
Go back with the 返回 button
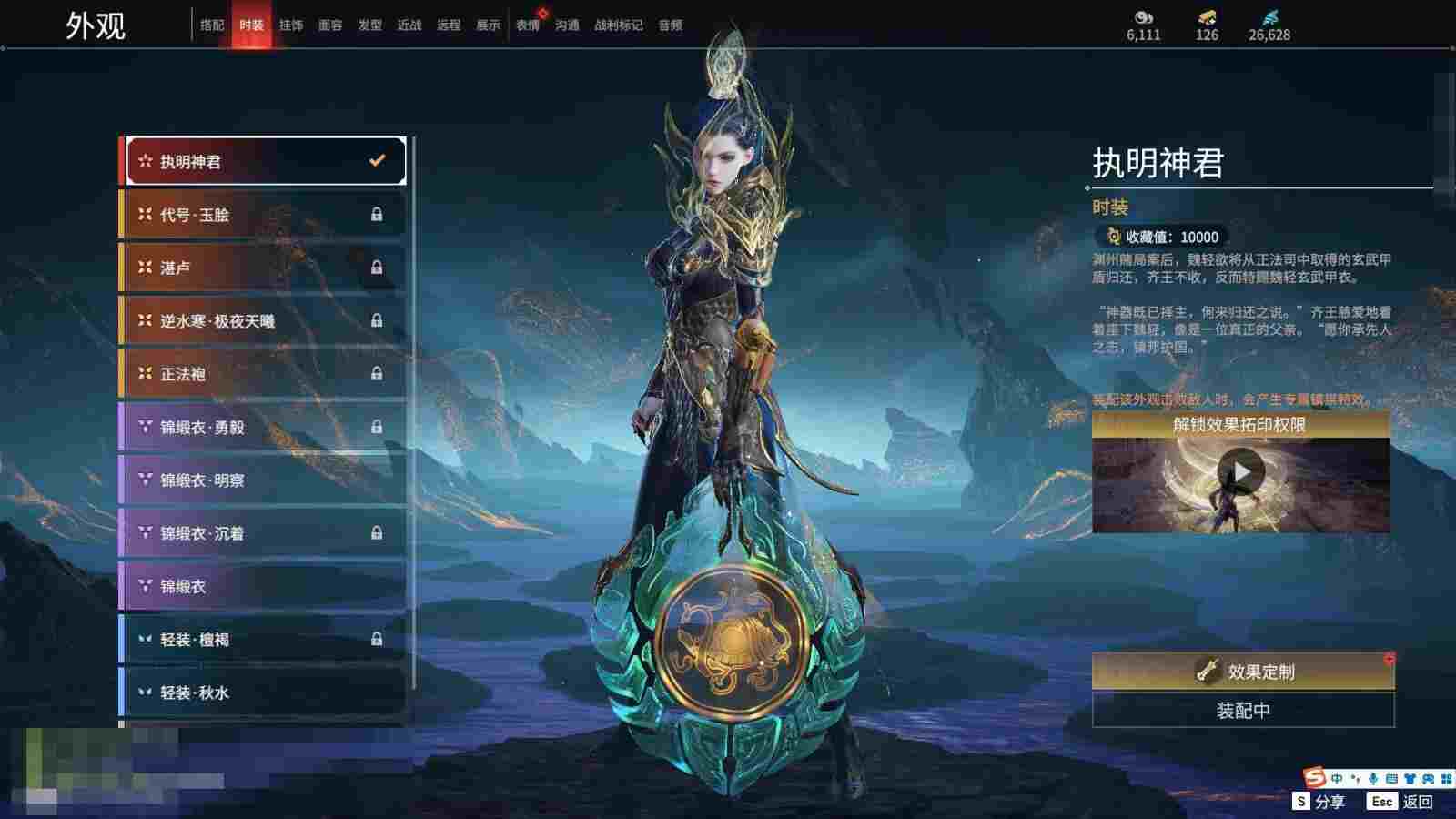click(x=1401, y=802)
